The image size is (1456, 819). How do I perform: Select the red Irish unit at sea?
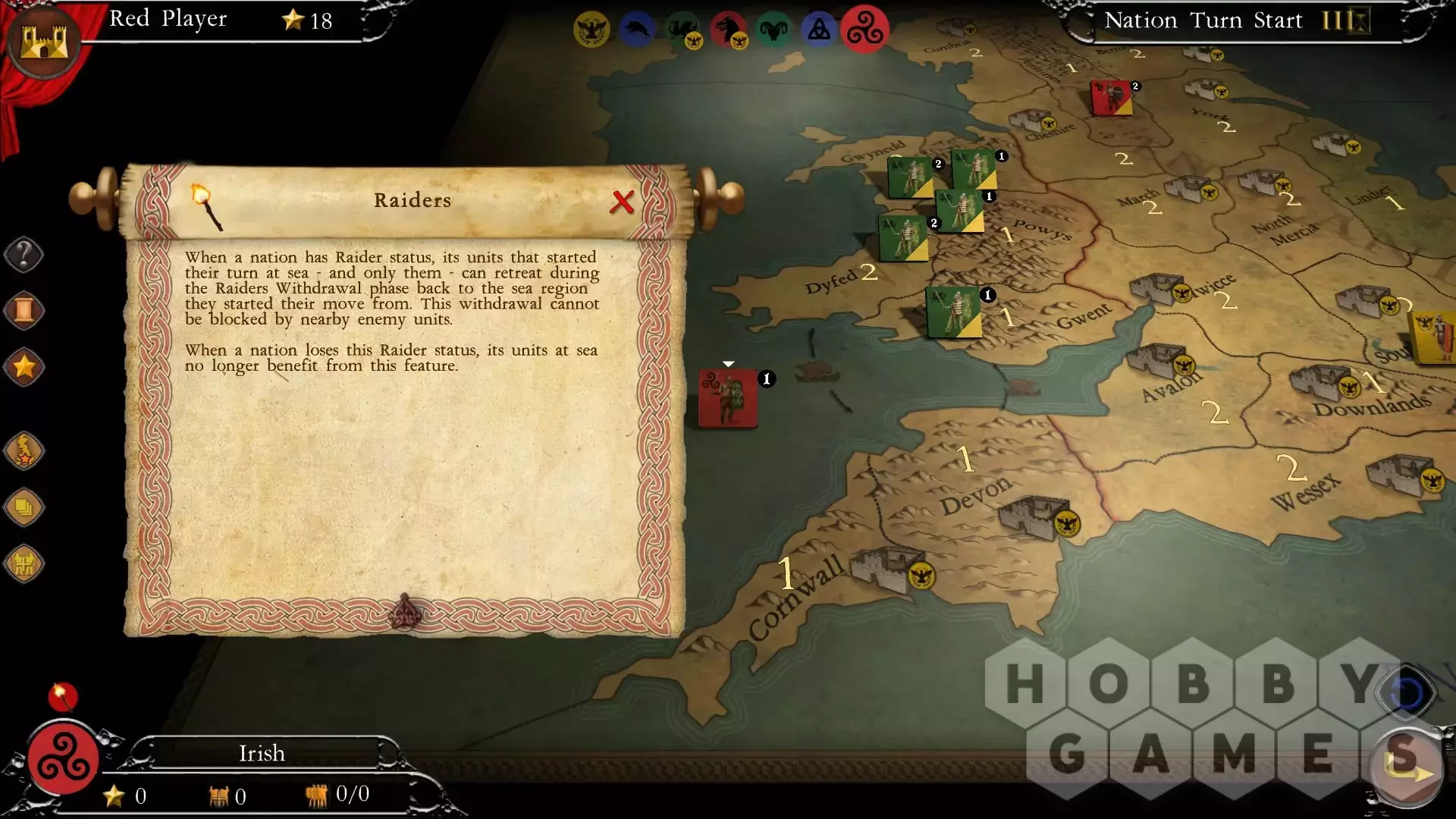point(727,398)
